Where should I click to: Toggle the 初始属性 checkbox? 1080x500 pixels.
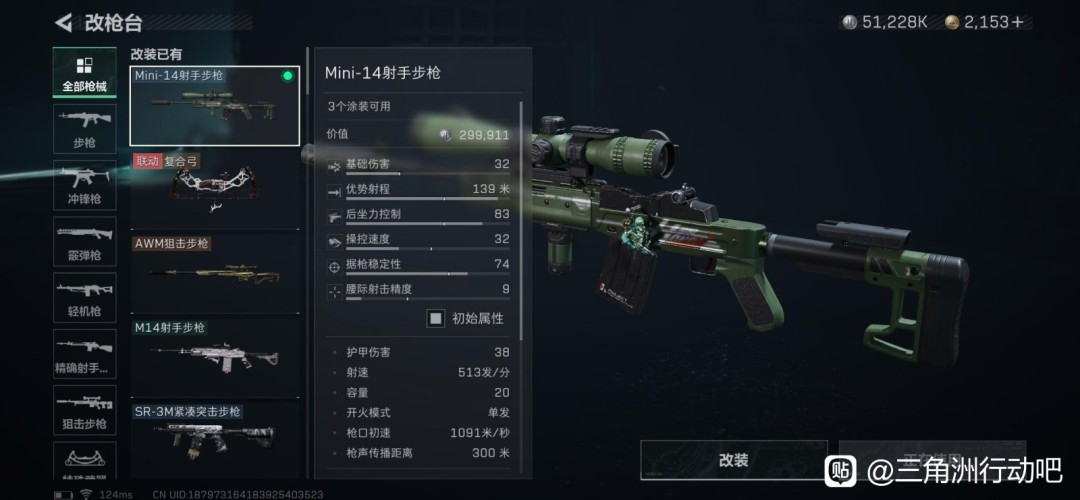pos(436,319)
